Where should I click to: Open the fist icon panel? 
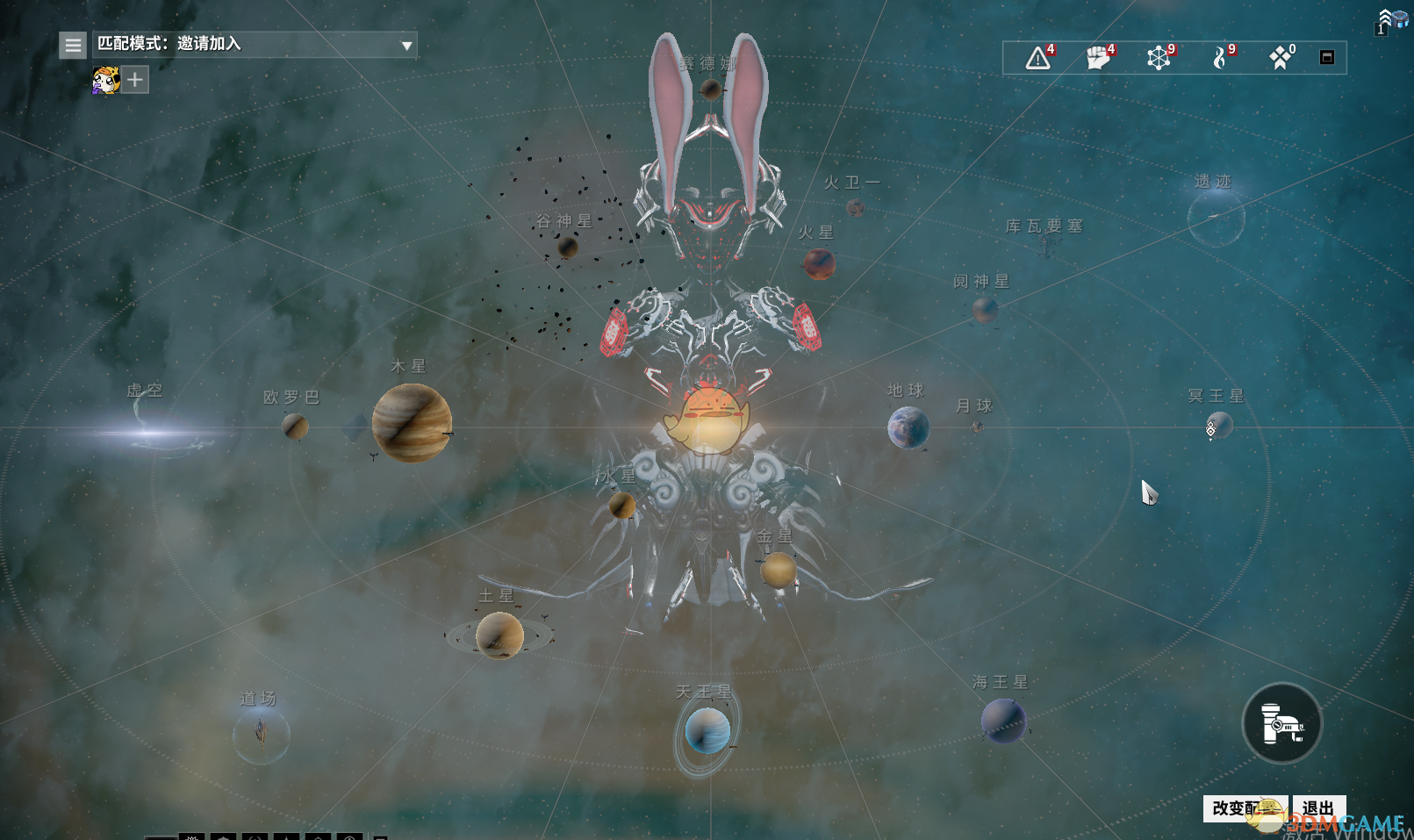pyautogui.click(x=1098, y=59)
